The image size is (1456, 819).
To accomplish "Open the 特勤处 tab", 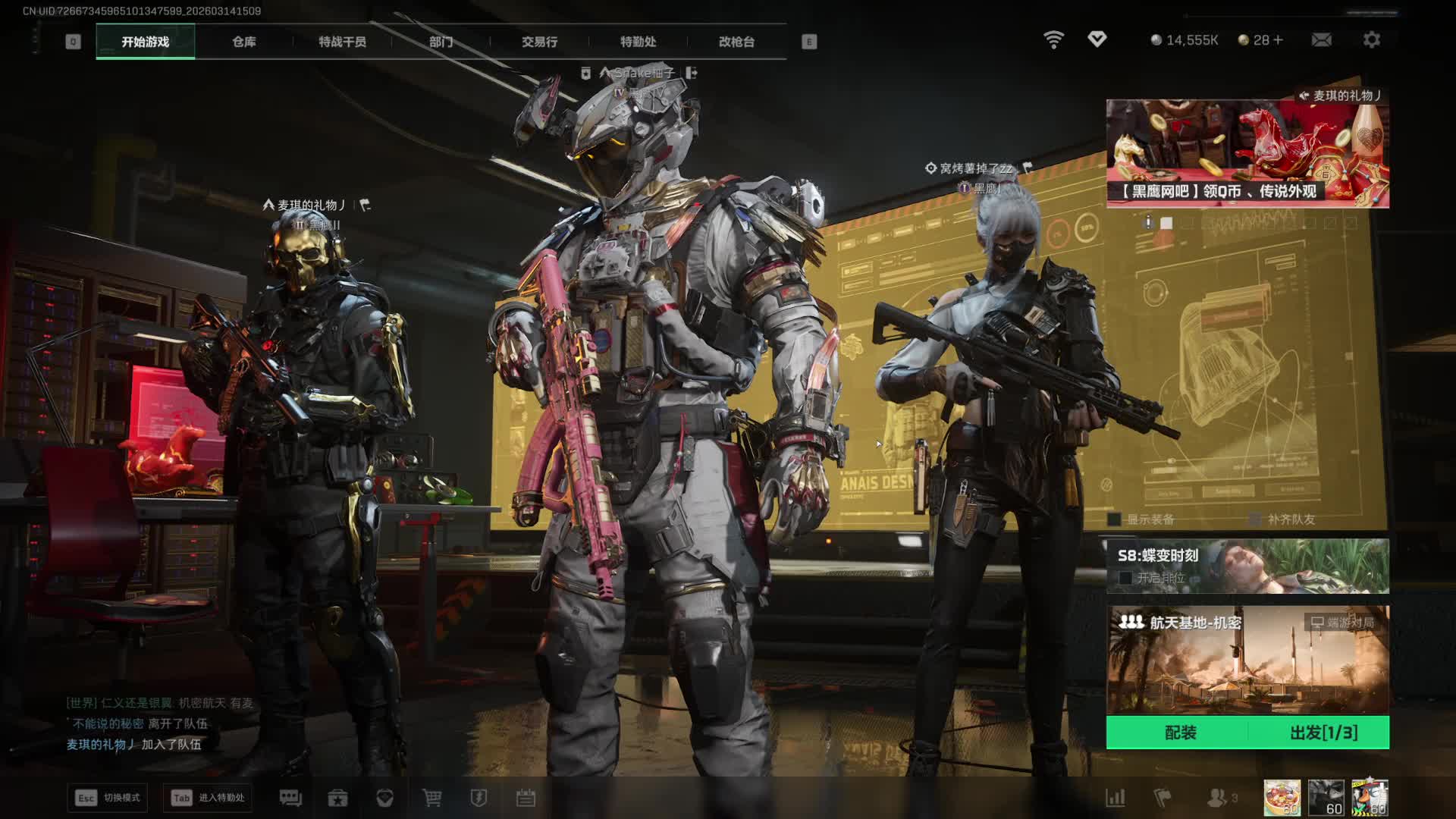I will pyautogui.click(x=638, y=42).
